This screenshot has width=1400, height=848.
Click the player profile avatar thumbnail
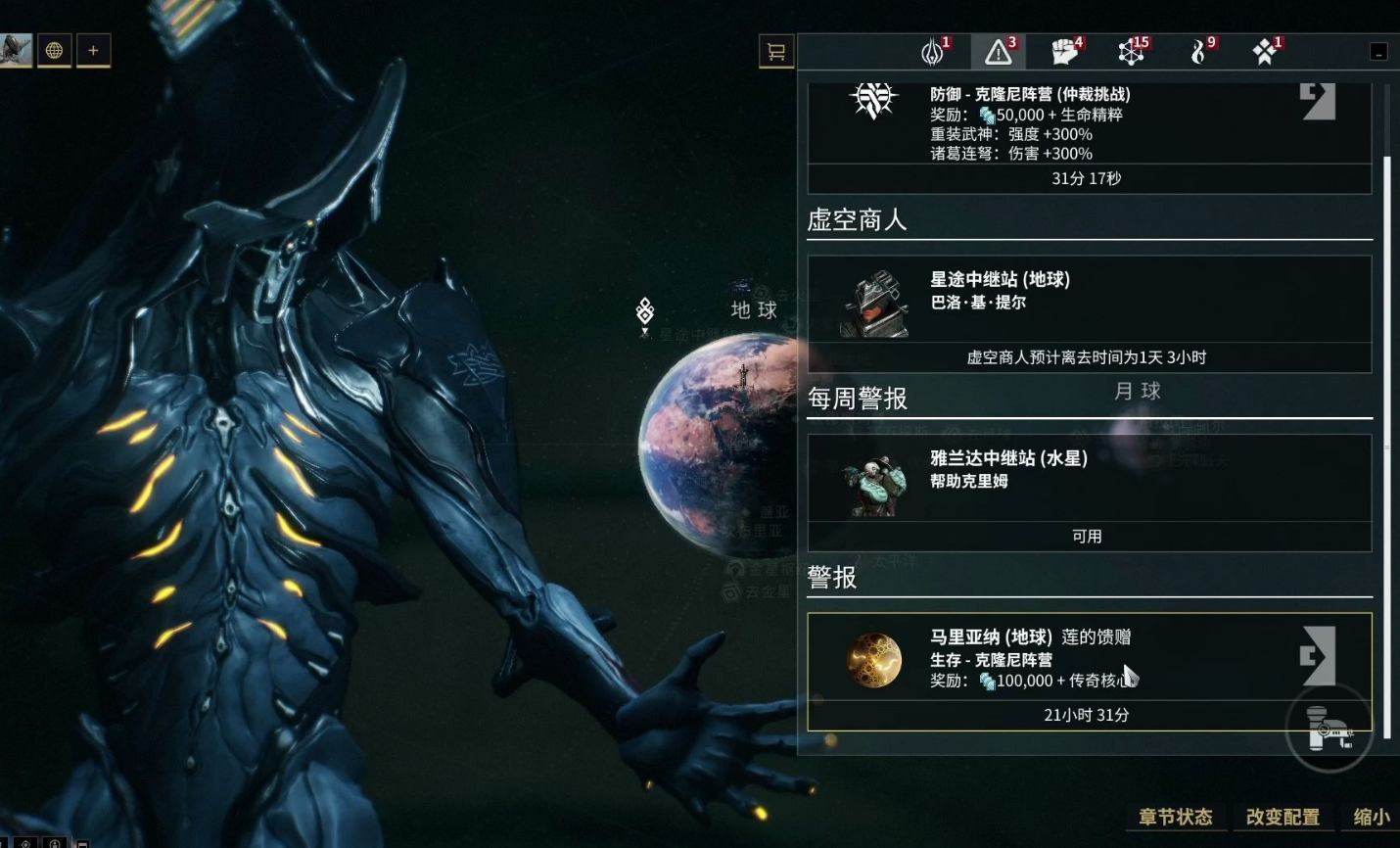pos(16,50)
